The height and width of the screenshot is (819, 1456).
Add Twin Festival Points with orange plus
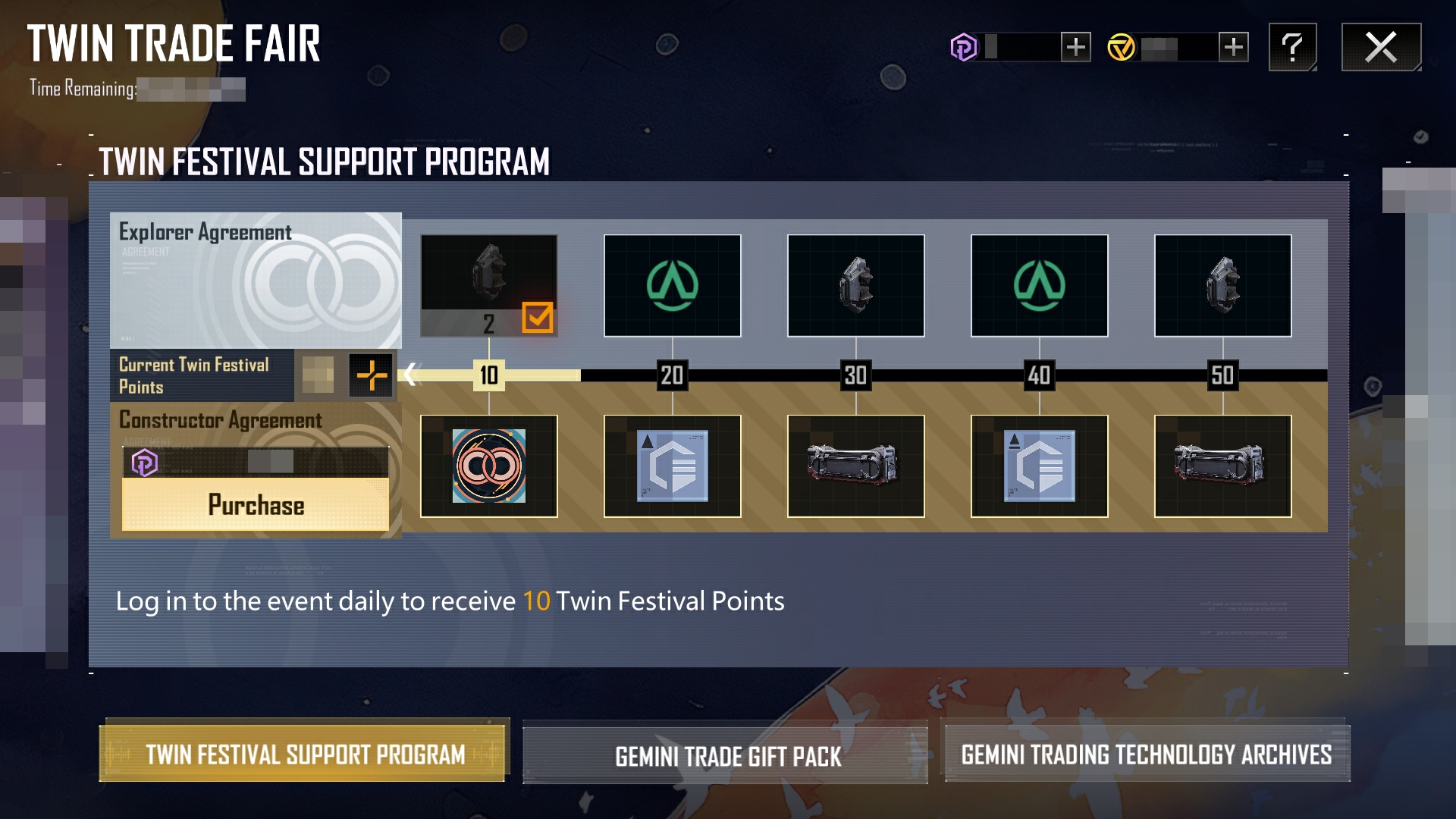372,375
